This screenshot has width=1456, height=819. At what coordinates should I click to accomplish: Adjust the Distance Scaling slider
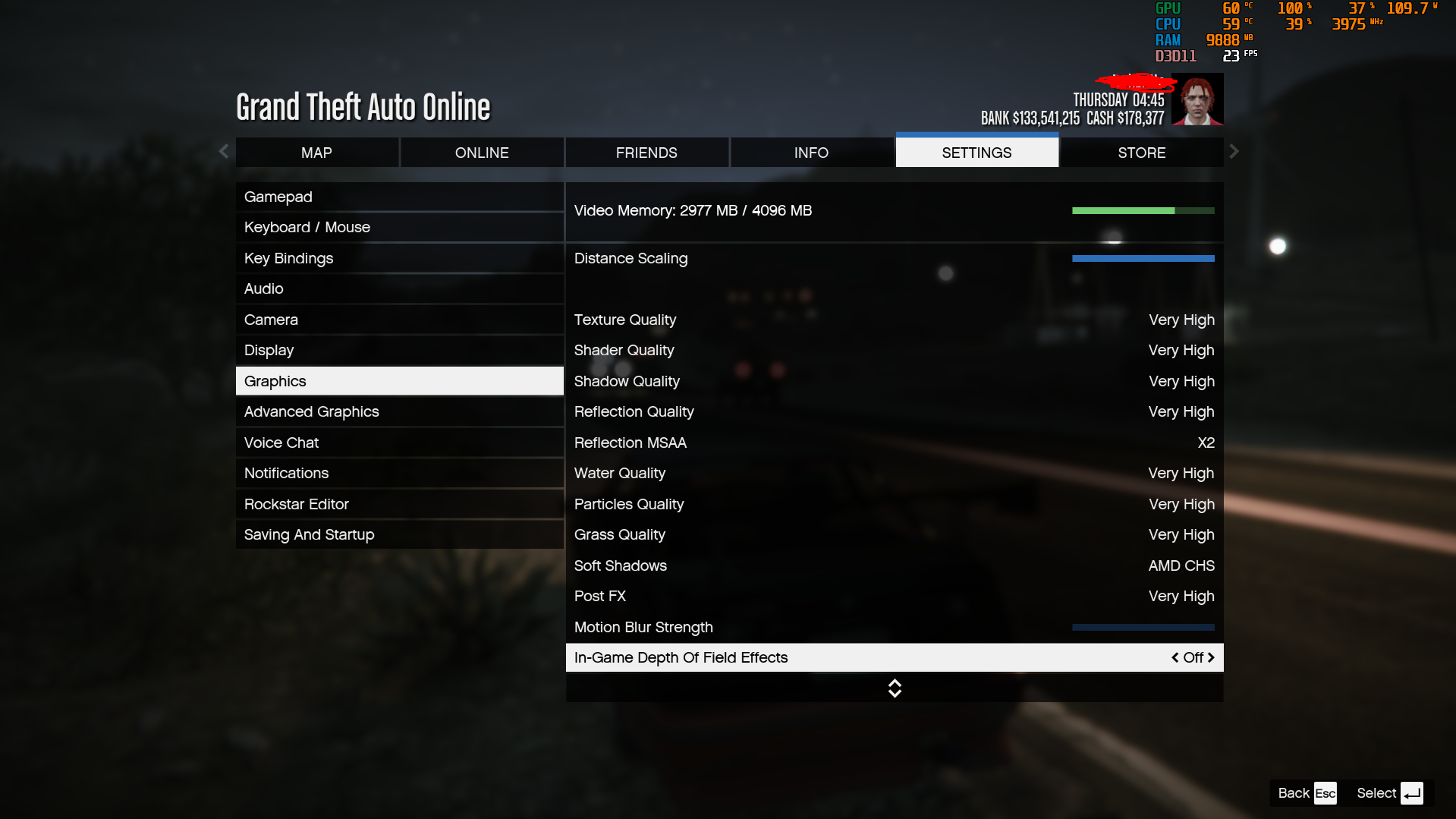[x=1143, y=258]
